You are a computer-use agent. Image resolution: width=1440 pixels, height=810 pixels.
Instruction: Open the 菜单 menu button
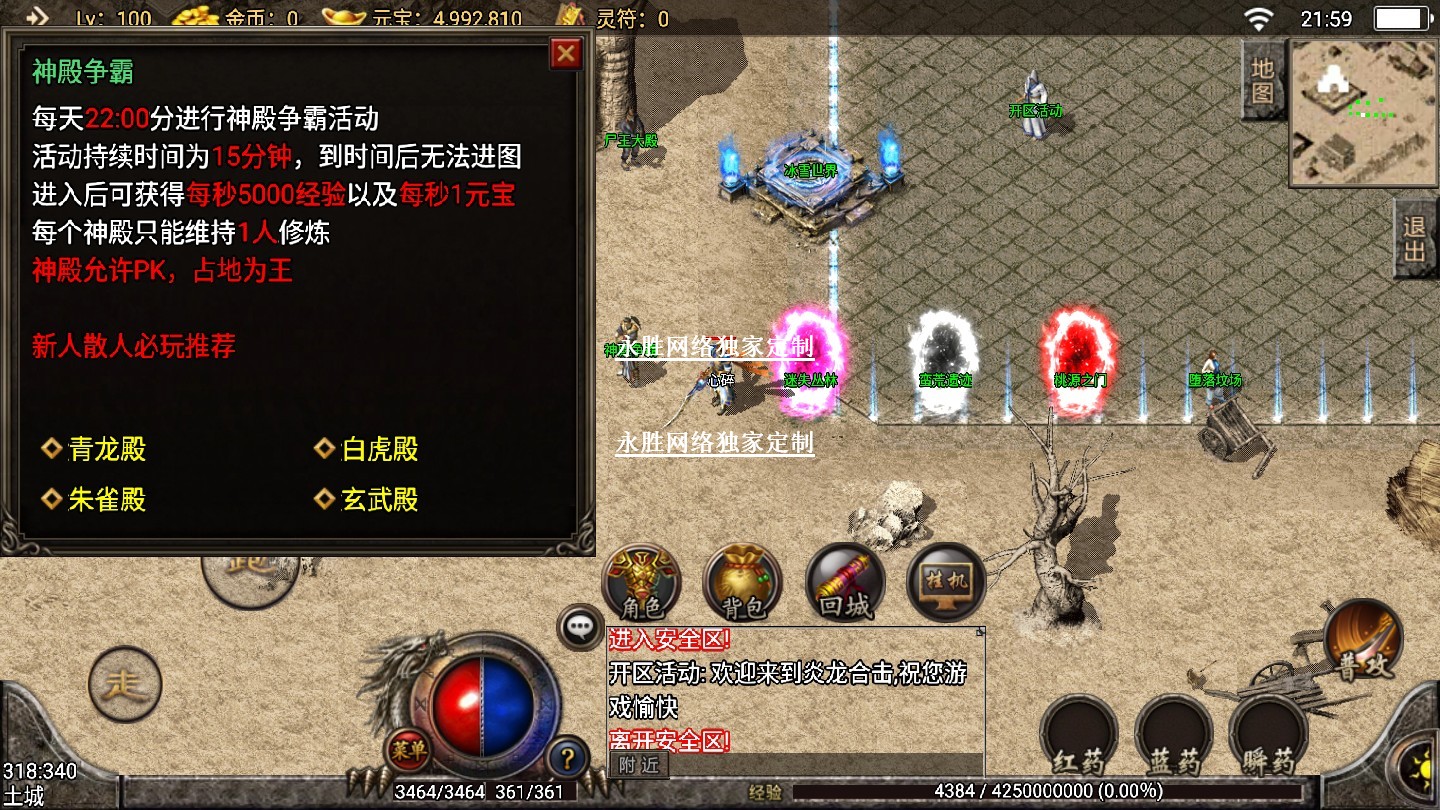coord(408,750)
